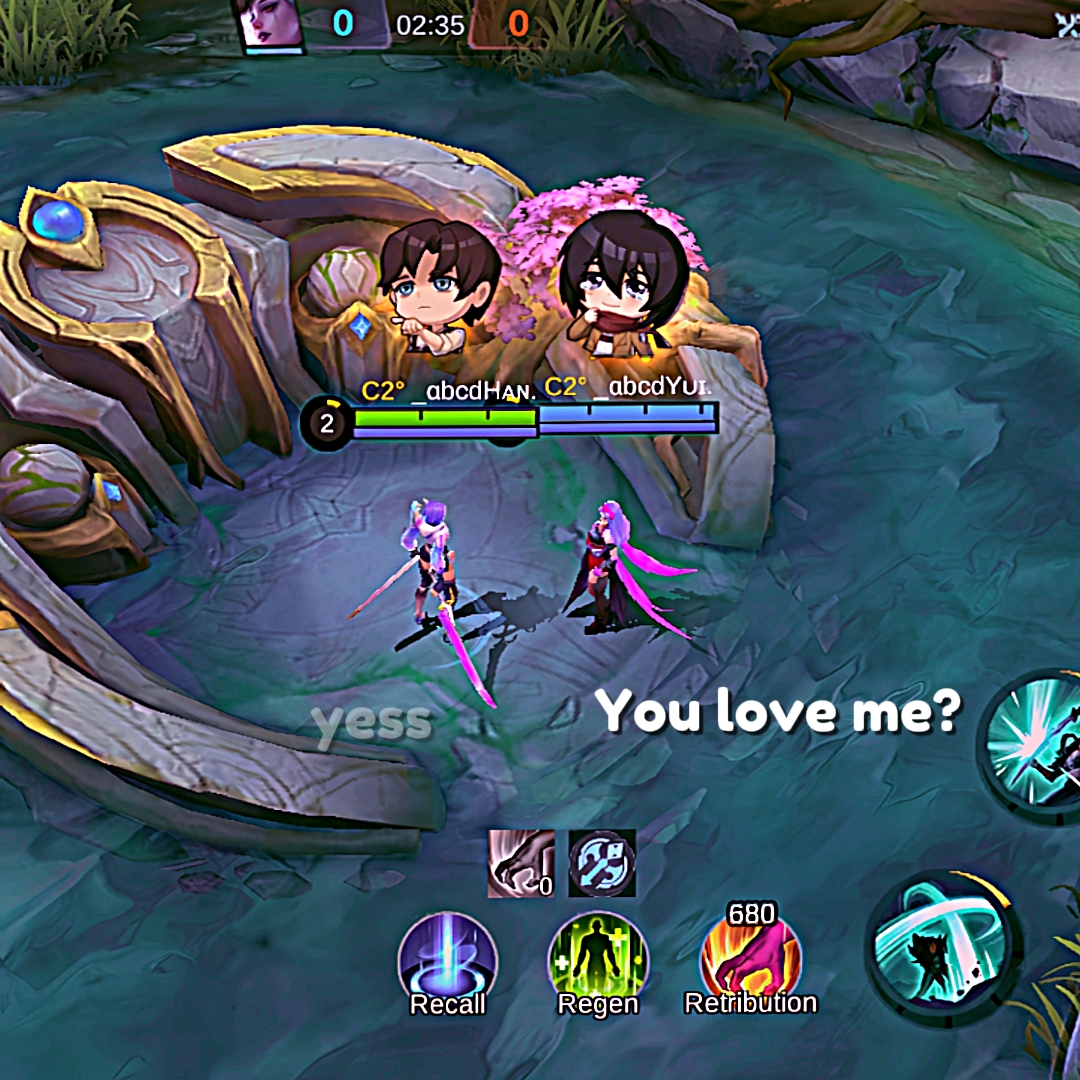The height and width of the screenshot is (1080, 1080).
Task: Open the hero portrait at top scoreboard
Action: coord(269,24)
